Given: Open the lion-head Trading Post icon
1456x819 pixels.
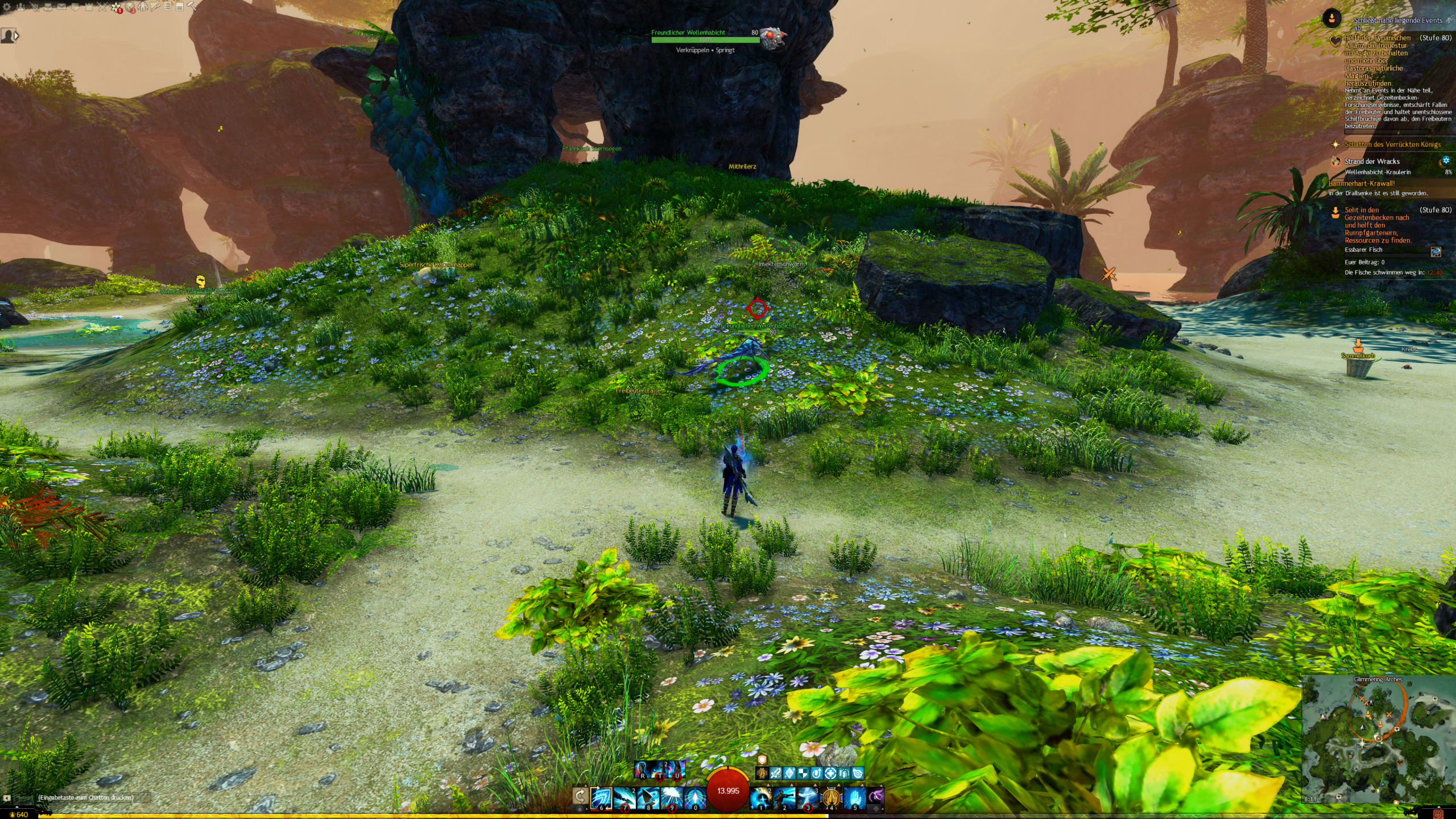Looking at the screenshot, I should tap(130, 7).
